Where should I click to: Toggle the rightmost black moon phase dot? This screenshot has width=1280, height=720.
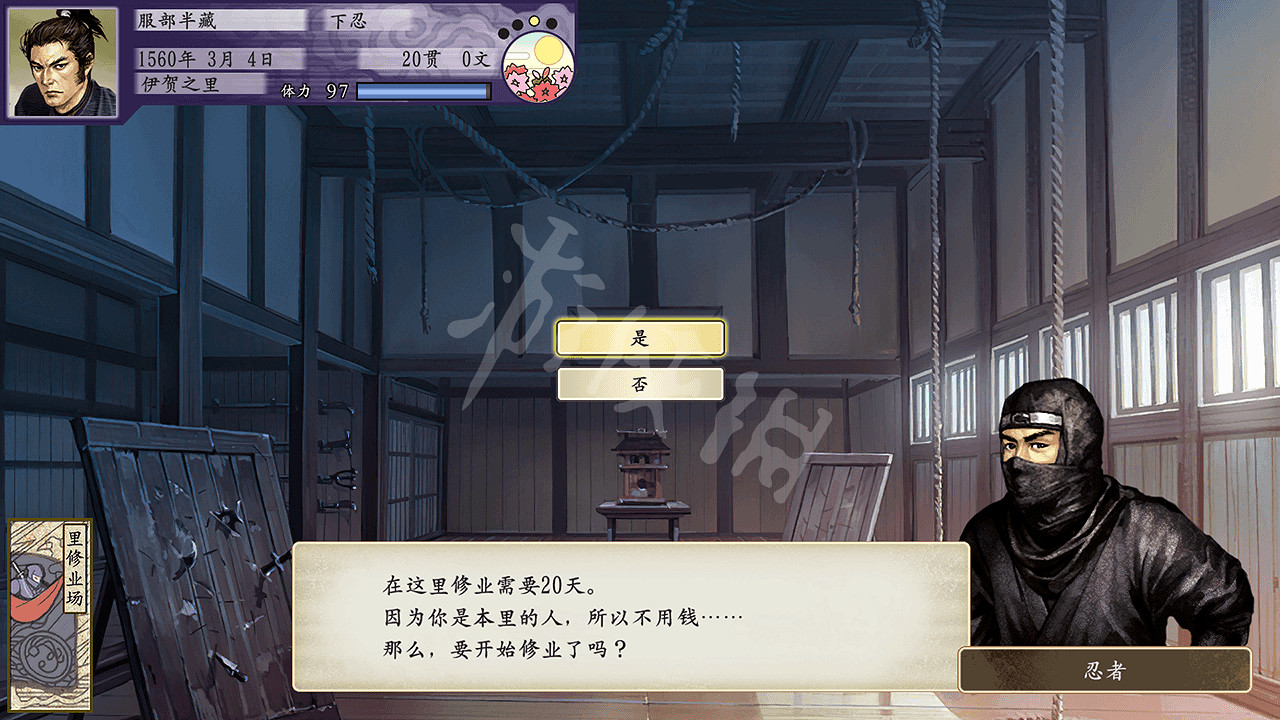550,23
